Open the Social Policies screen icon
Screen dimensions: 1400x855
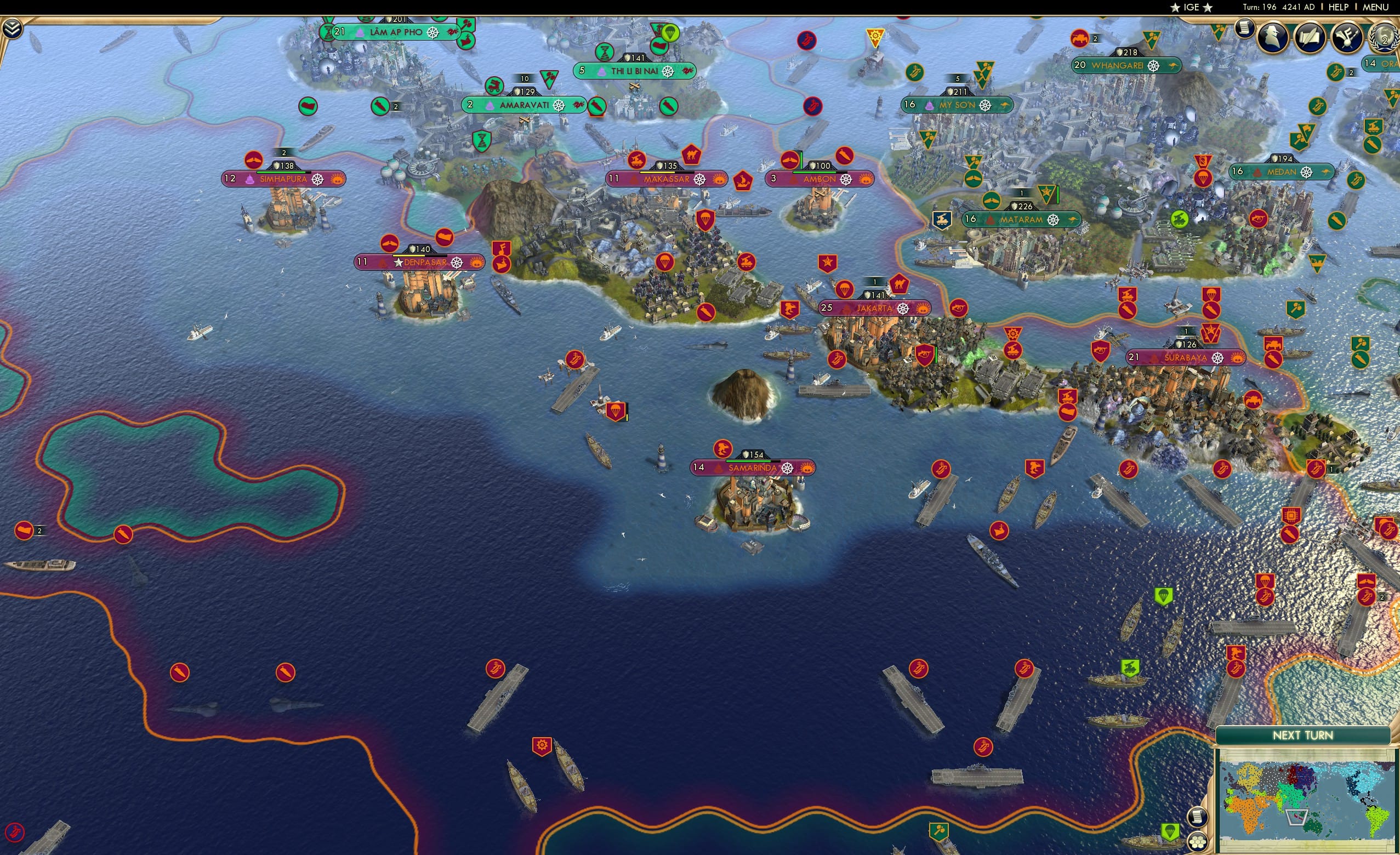tap(1348, 38)
